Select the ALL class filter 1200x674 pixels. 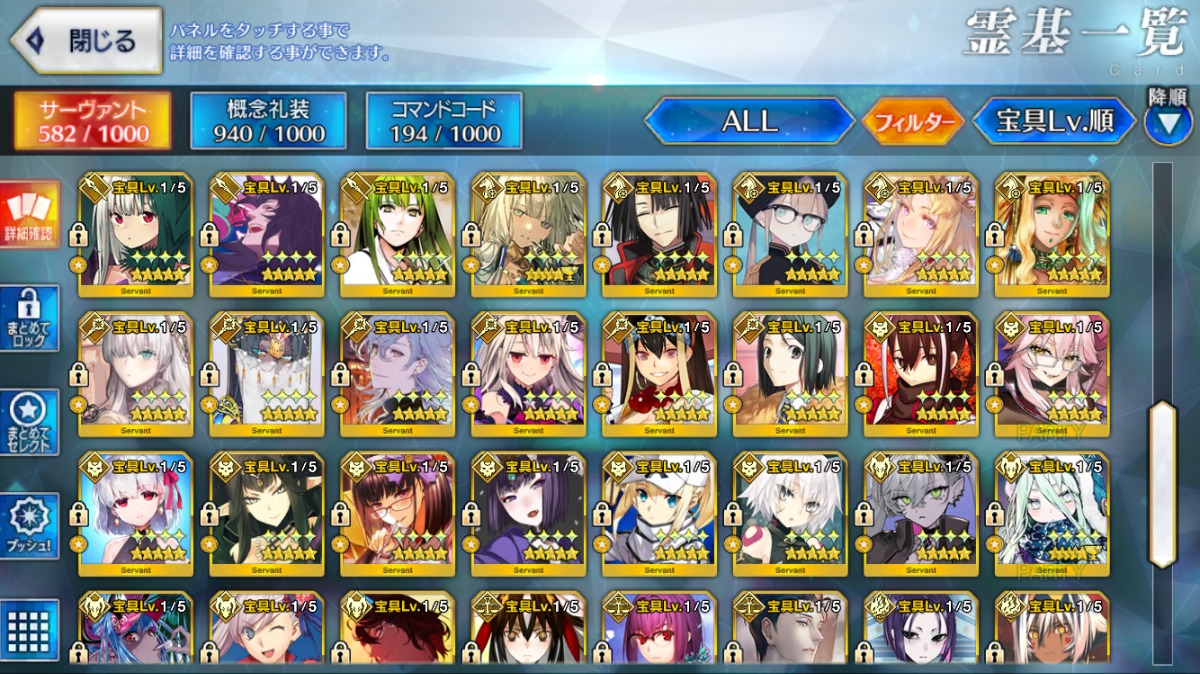(749, 121)
